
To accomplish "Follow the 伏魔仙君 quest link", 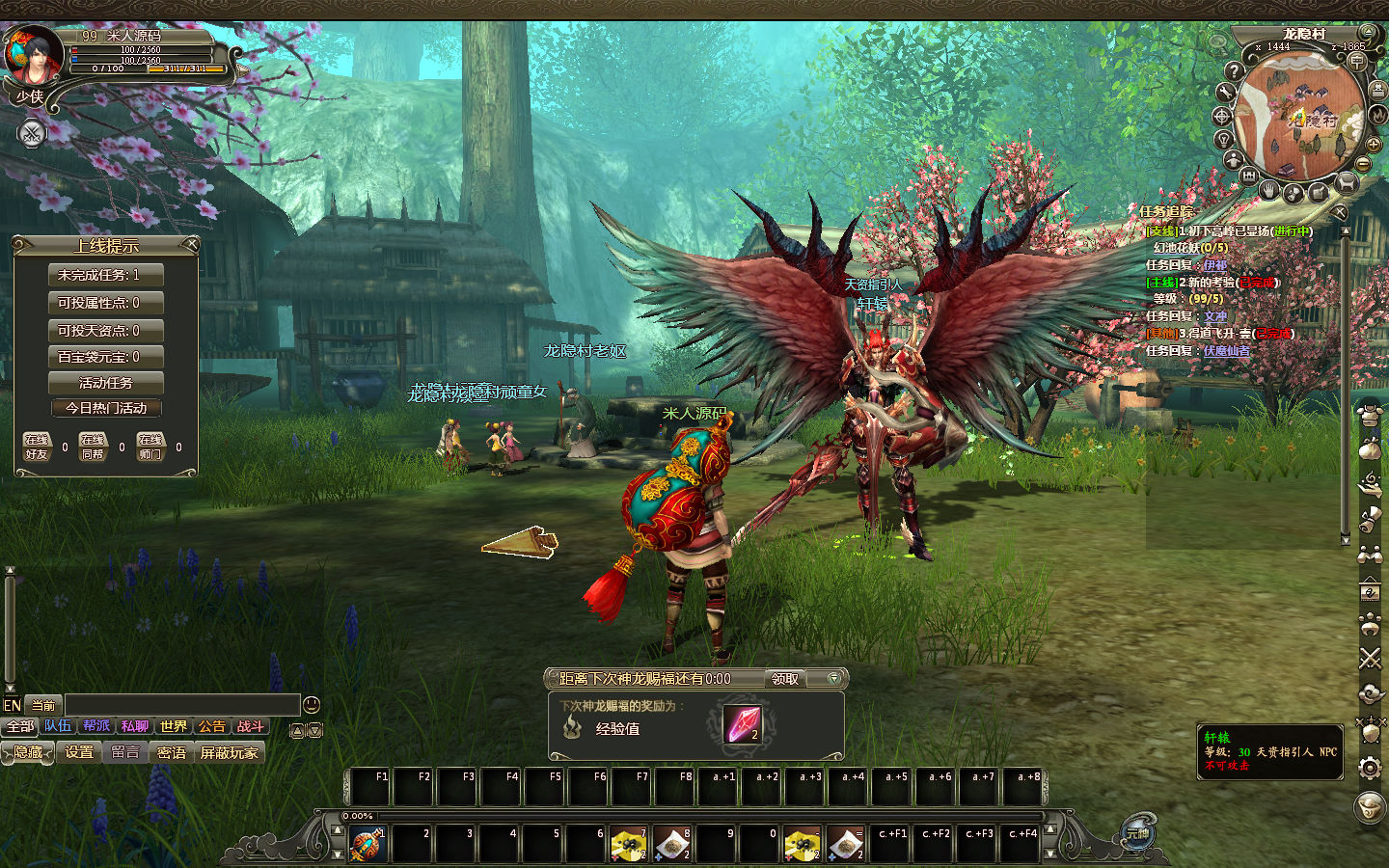I will pos(1226,351).
